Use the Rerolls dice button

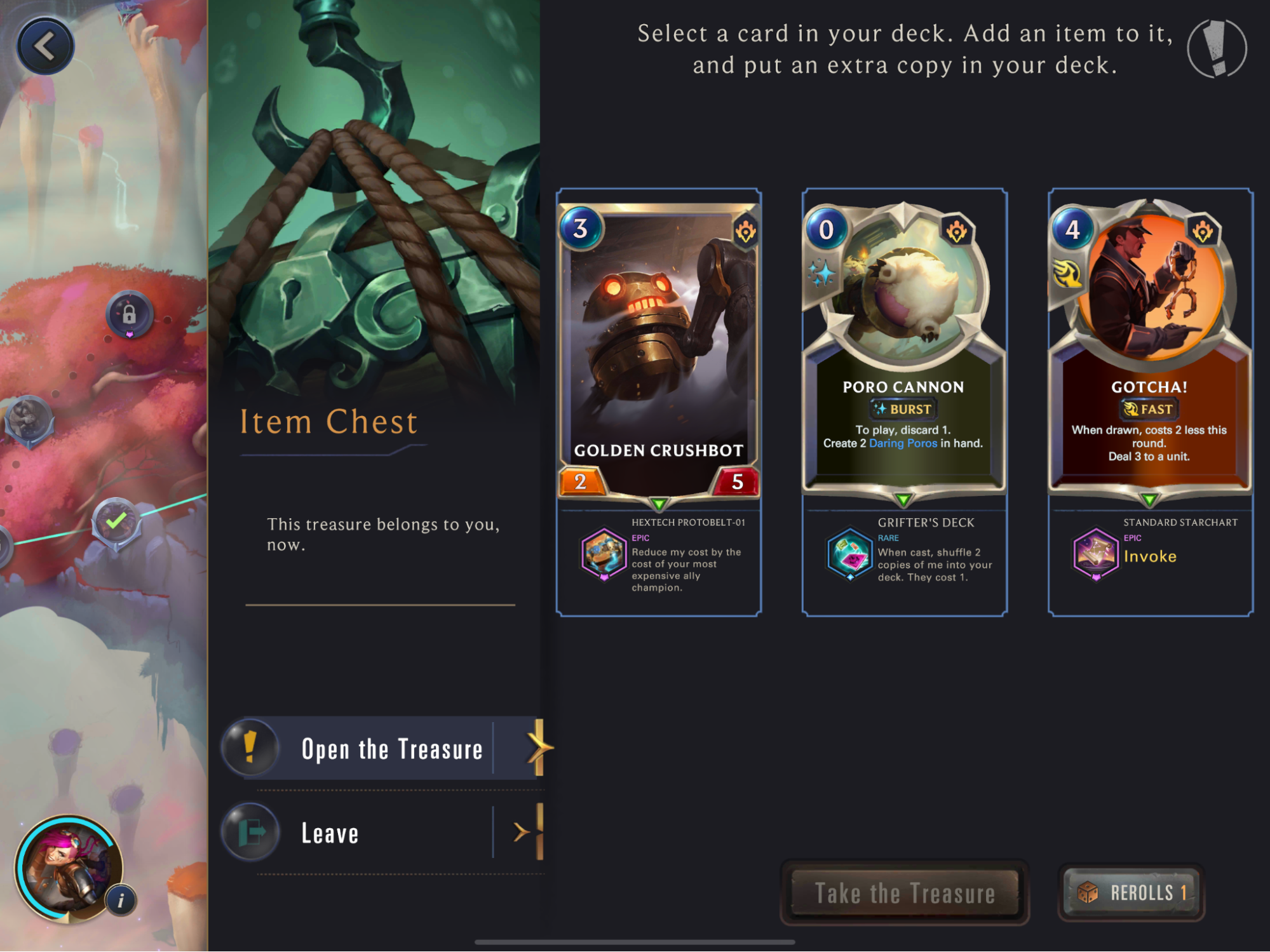(1132, 893)
